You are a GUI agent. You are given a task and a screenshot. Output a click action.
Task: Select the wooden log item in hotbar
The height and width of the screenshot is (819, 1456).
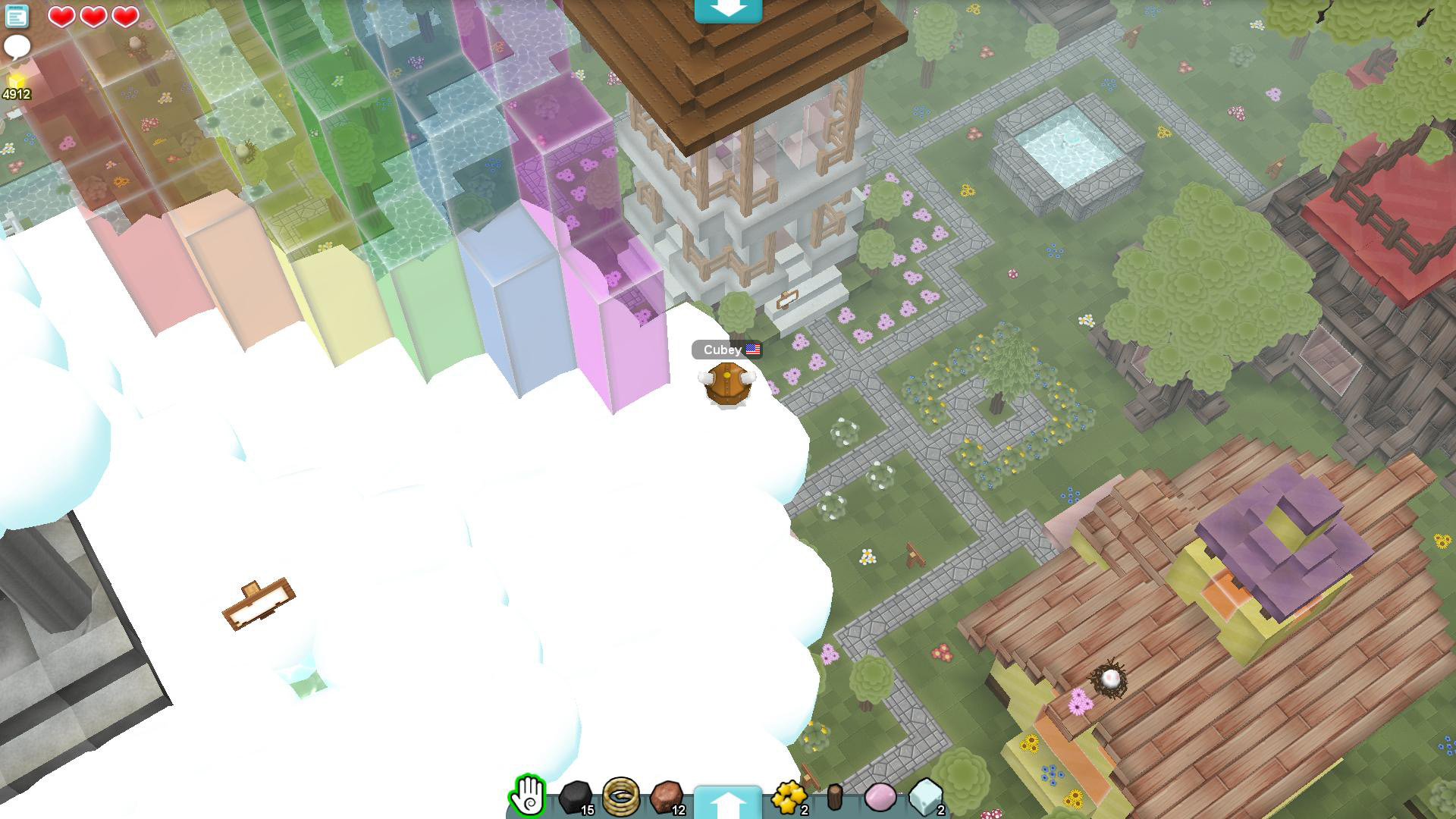(x=835, y=799)
